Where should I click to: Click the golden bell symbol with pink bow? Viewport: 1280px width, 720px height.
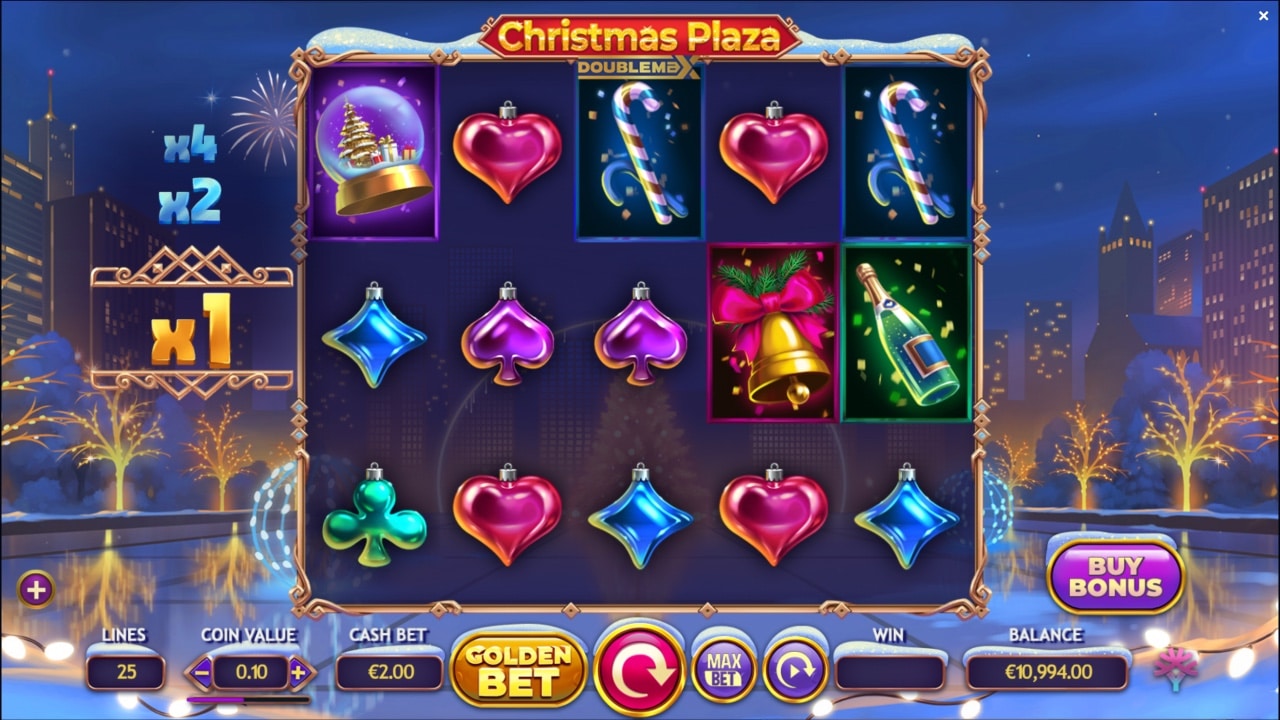click(x=771, y=334)
